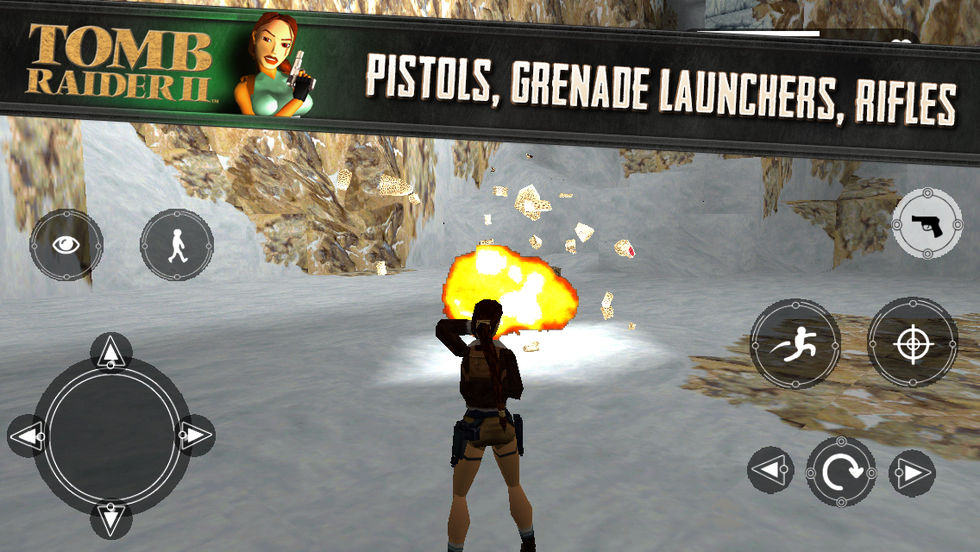This screenshot has width=980, height=552.
Task: Click the sidestep left arrow button
Action: tap(770, 471)
